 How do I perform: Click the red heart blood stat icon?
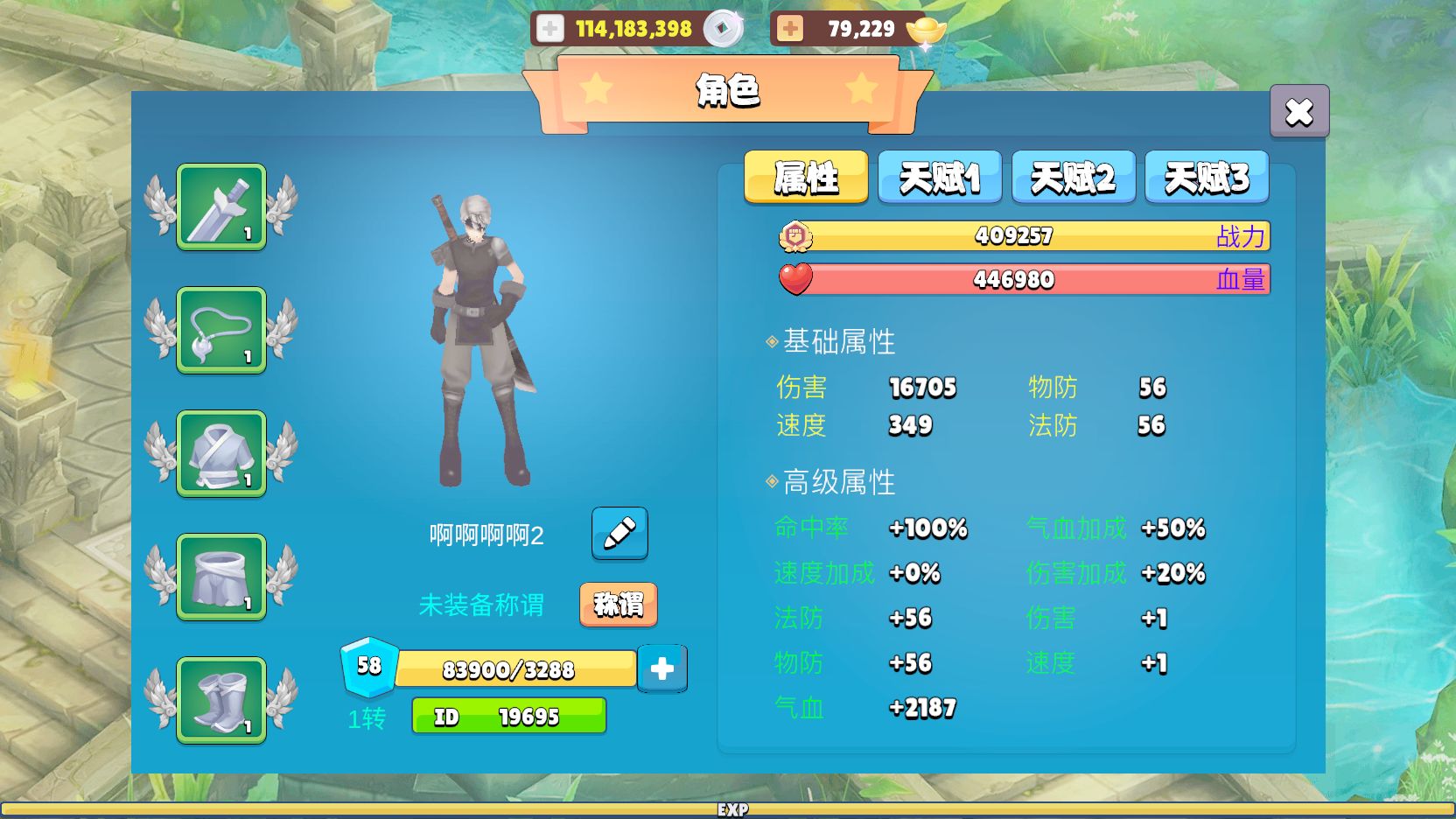coord(797,279)
